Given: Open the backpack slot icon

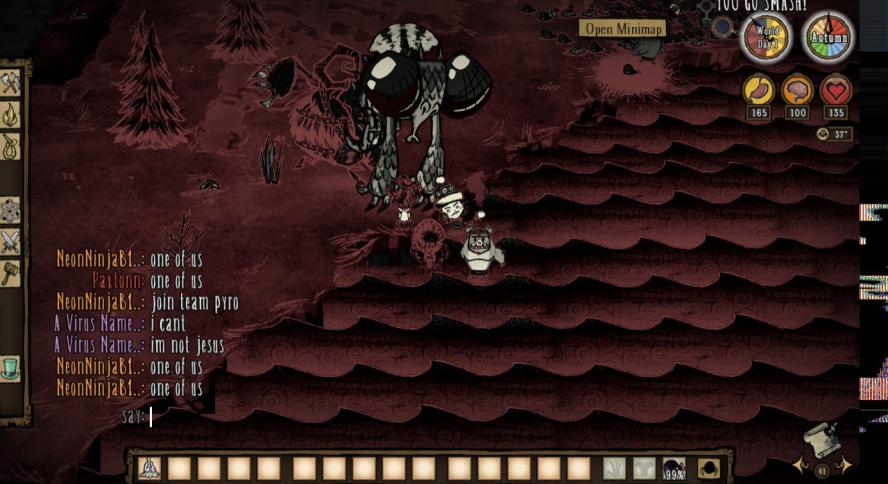Looking at the screenshot, I should (708, 468).
